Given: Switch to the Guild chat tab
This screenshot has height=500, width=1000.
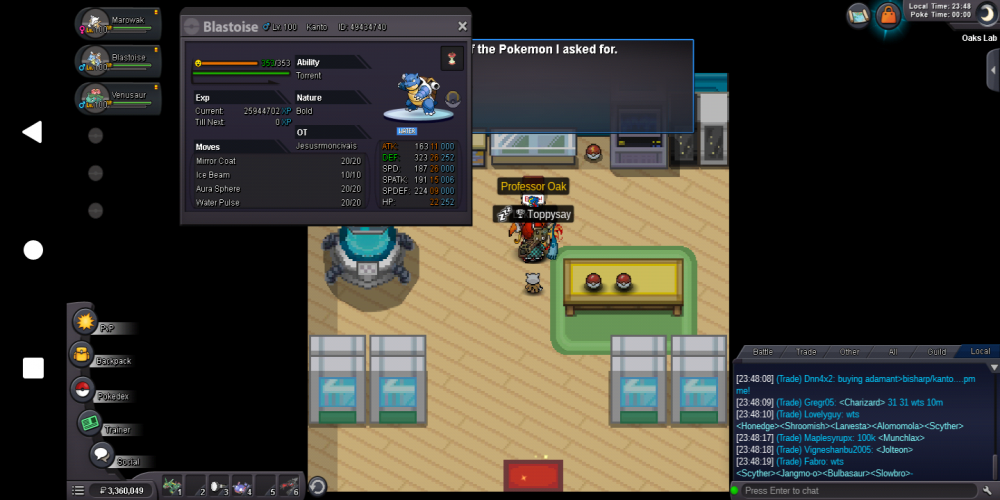Looking at the screenshot, I should click(936, 352).
